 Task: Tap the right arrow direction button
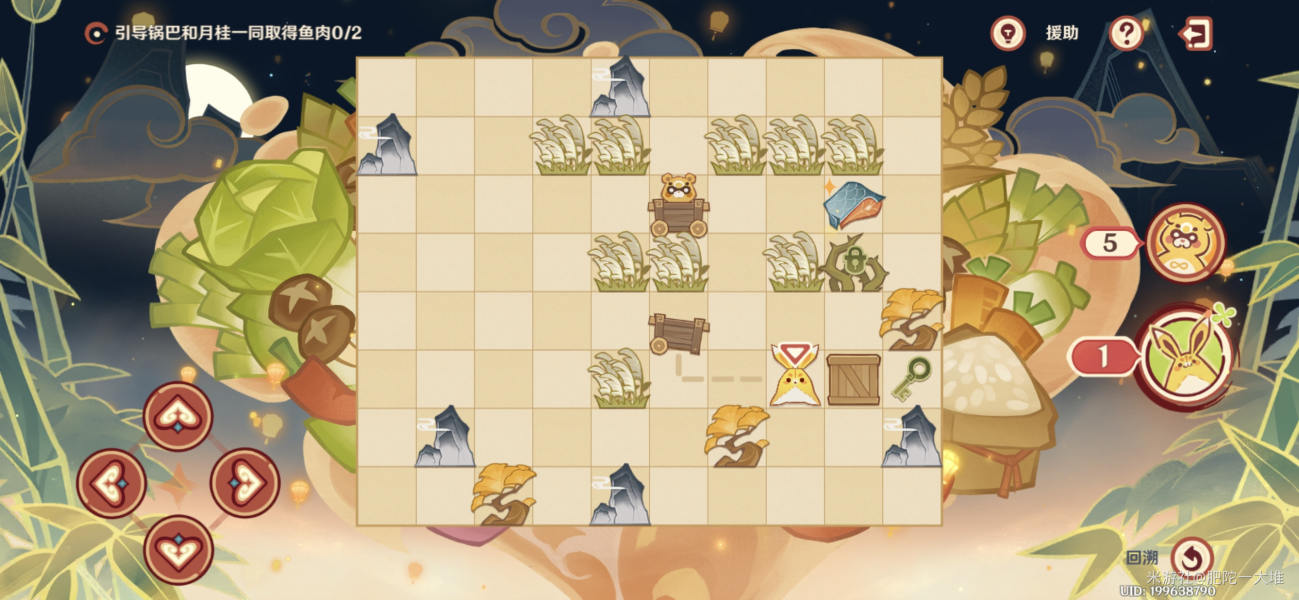click(x=244, y=483)
